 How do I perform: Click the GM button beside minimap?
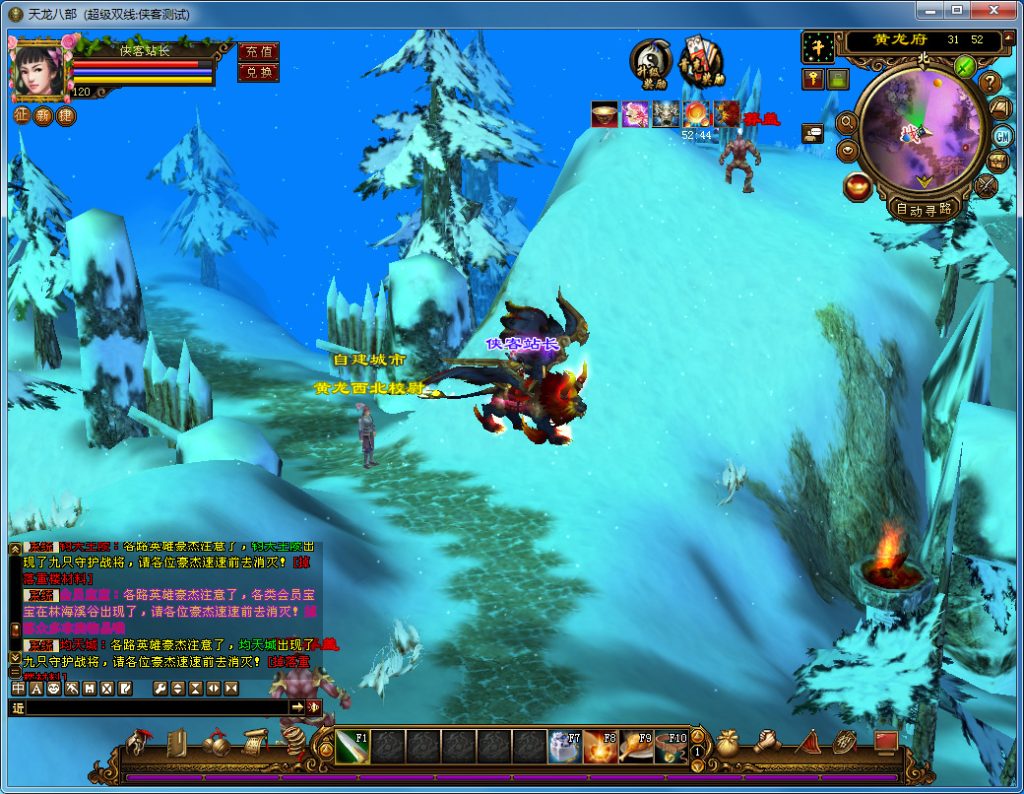pos(1001,135)
